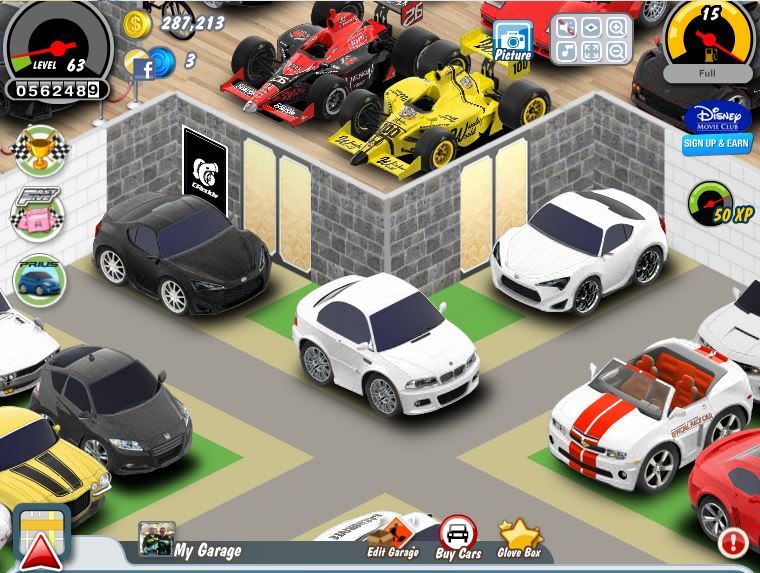
Task: Open the Prius promotion icon
Action: (39, 279)
